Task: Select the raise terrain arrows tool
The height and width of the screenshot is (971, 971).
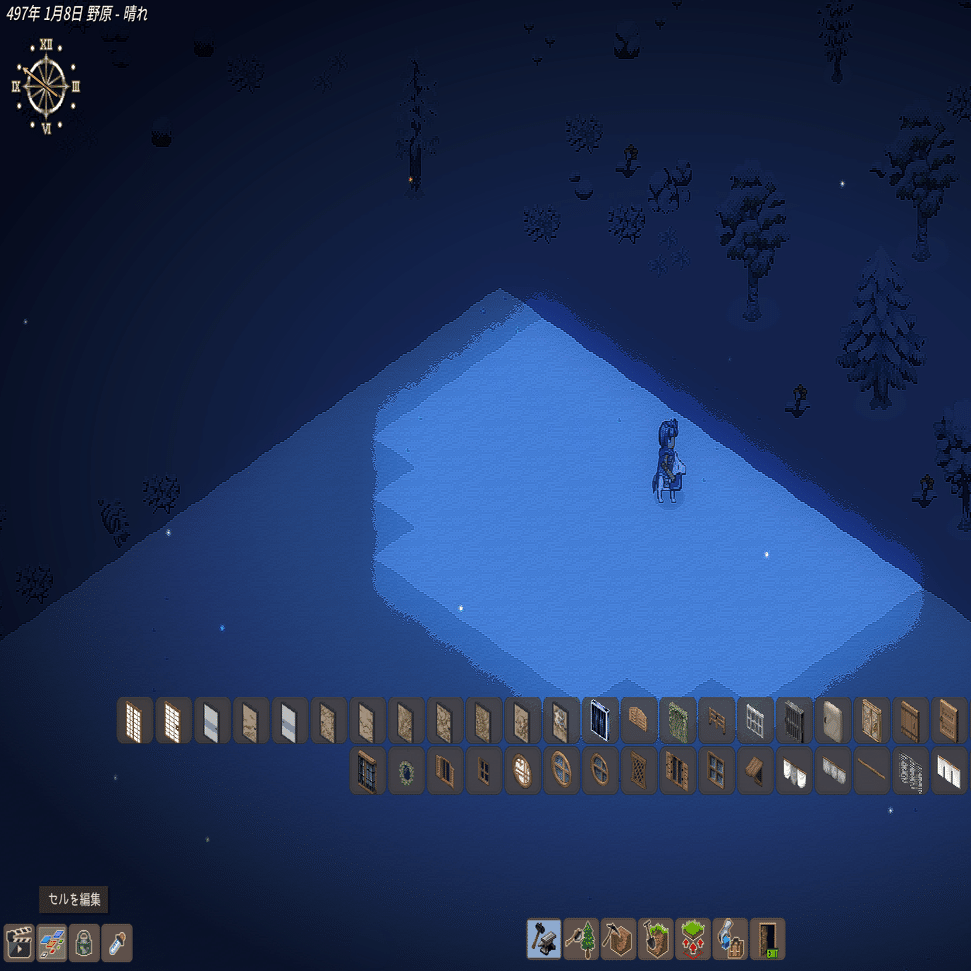Action: pyautogui.click(x=693, y=939)
